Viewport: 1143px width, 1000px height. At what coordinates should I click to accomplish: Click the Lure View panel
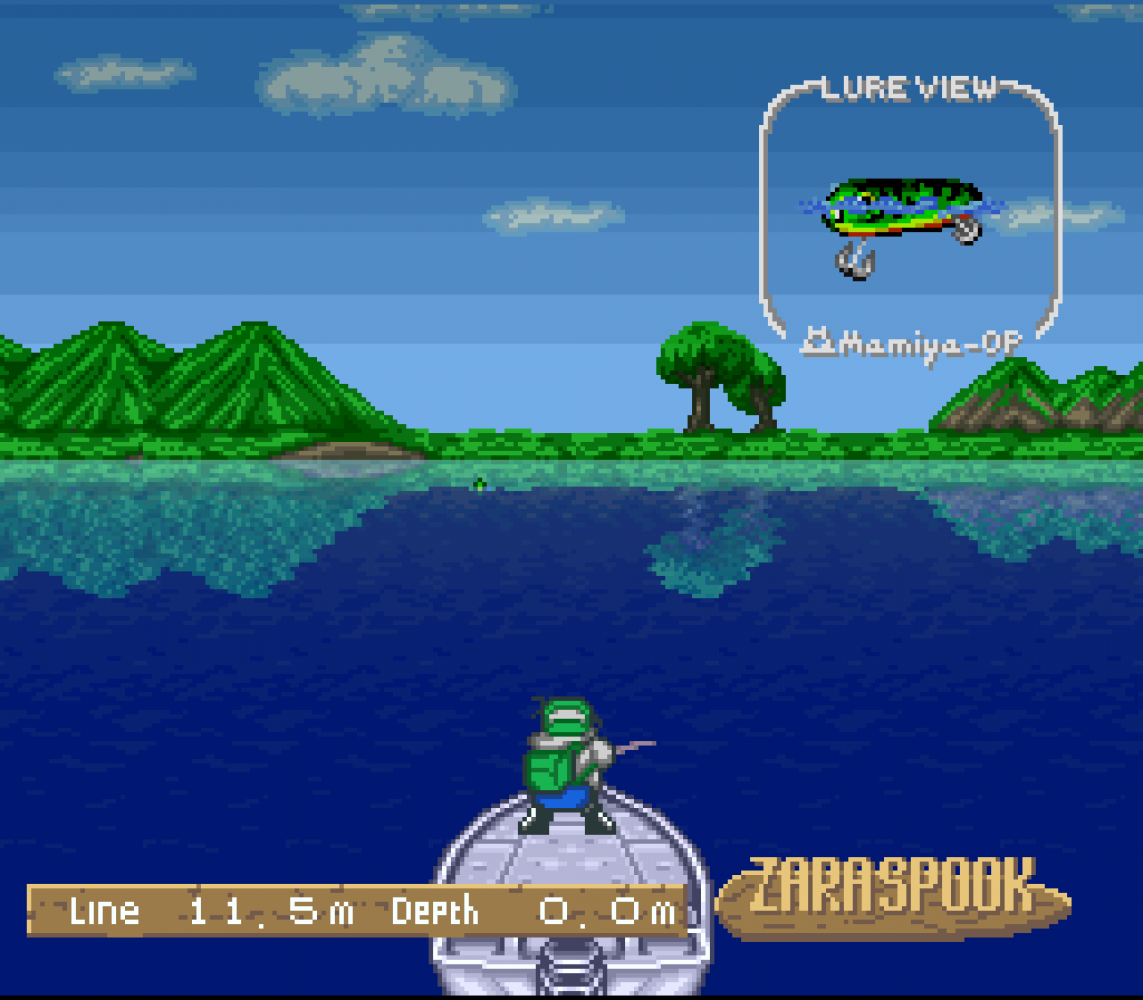(x=910, y=215)
